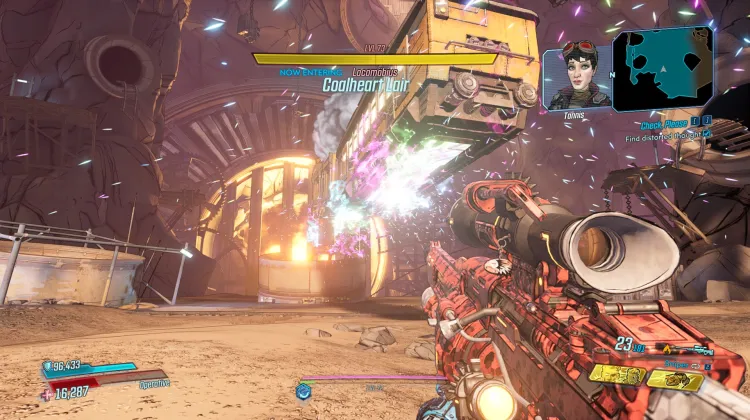Activate the left yellow action skill icon
This screenshot has width=750, height=420.
tap(617, 376)
